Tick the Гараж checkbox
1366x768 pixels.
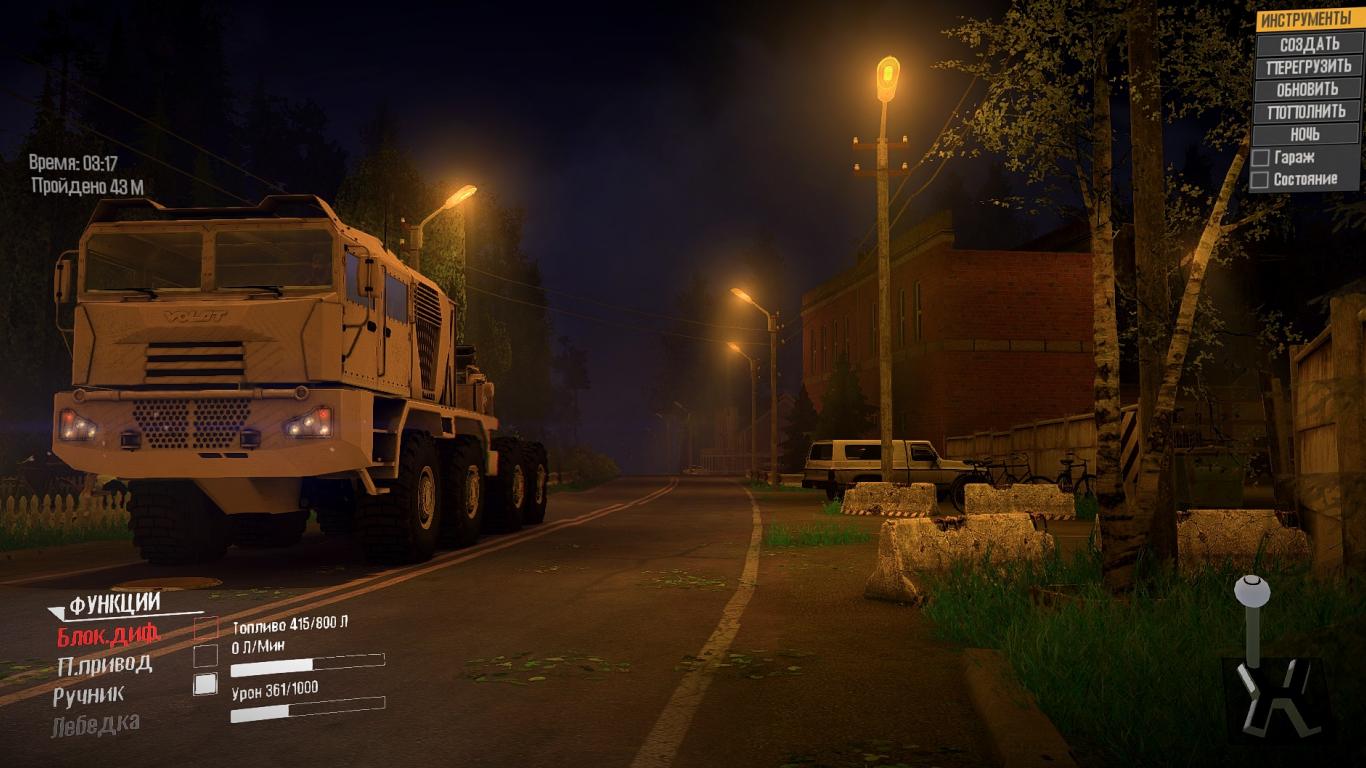click(1261, 158)
